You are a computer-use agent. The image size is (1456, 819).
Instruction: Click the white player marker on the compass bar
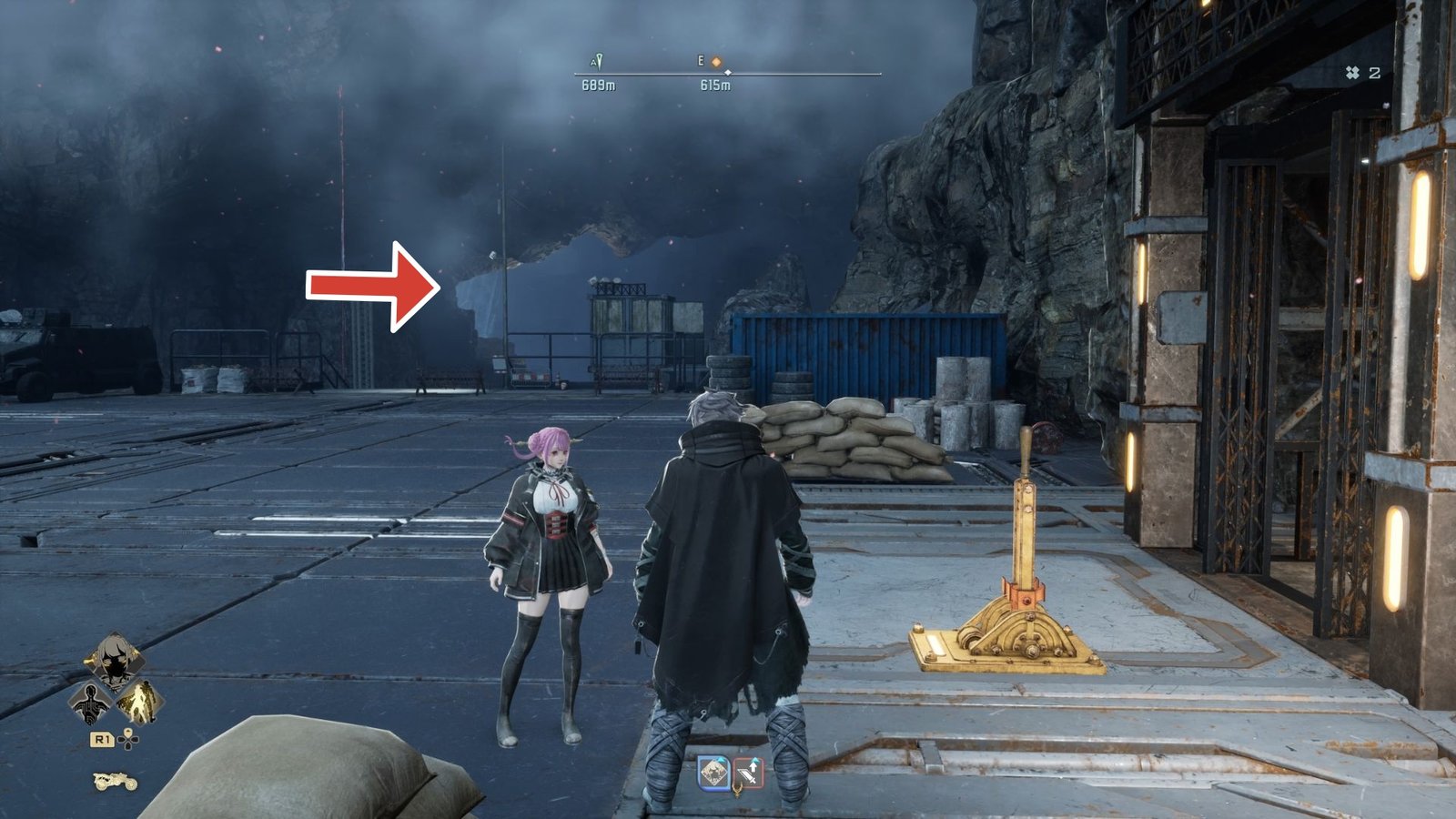pyautogui.click(x=728, y=73)
